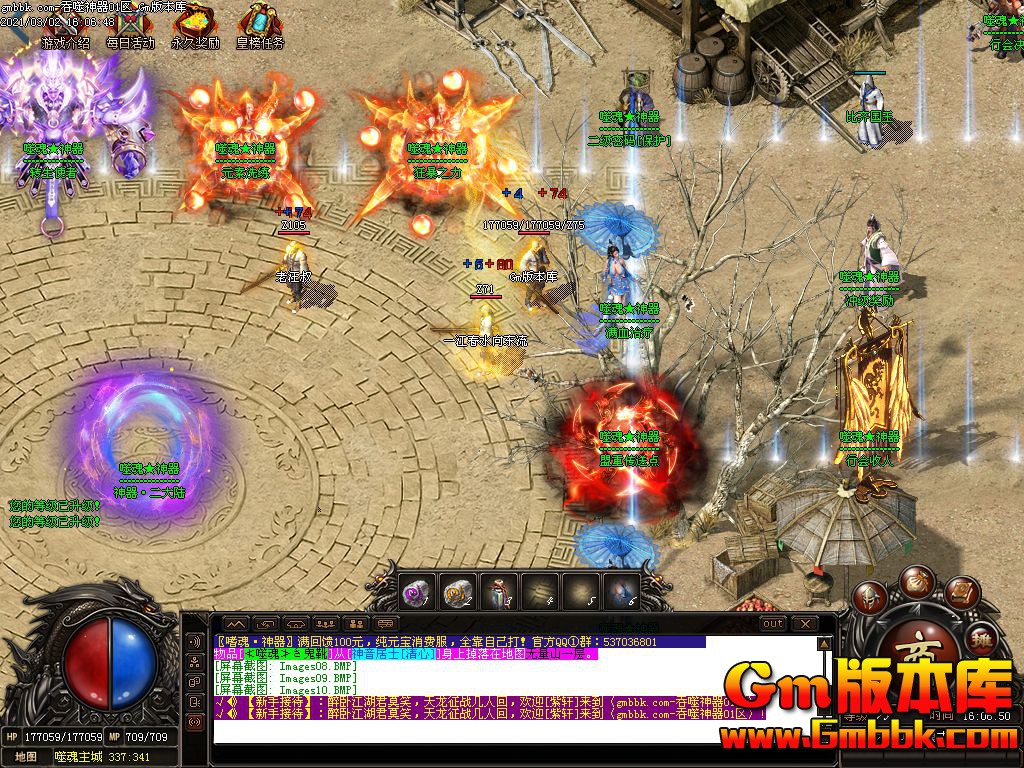Click the 地图 map button

(25, 757)
